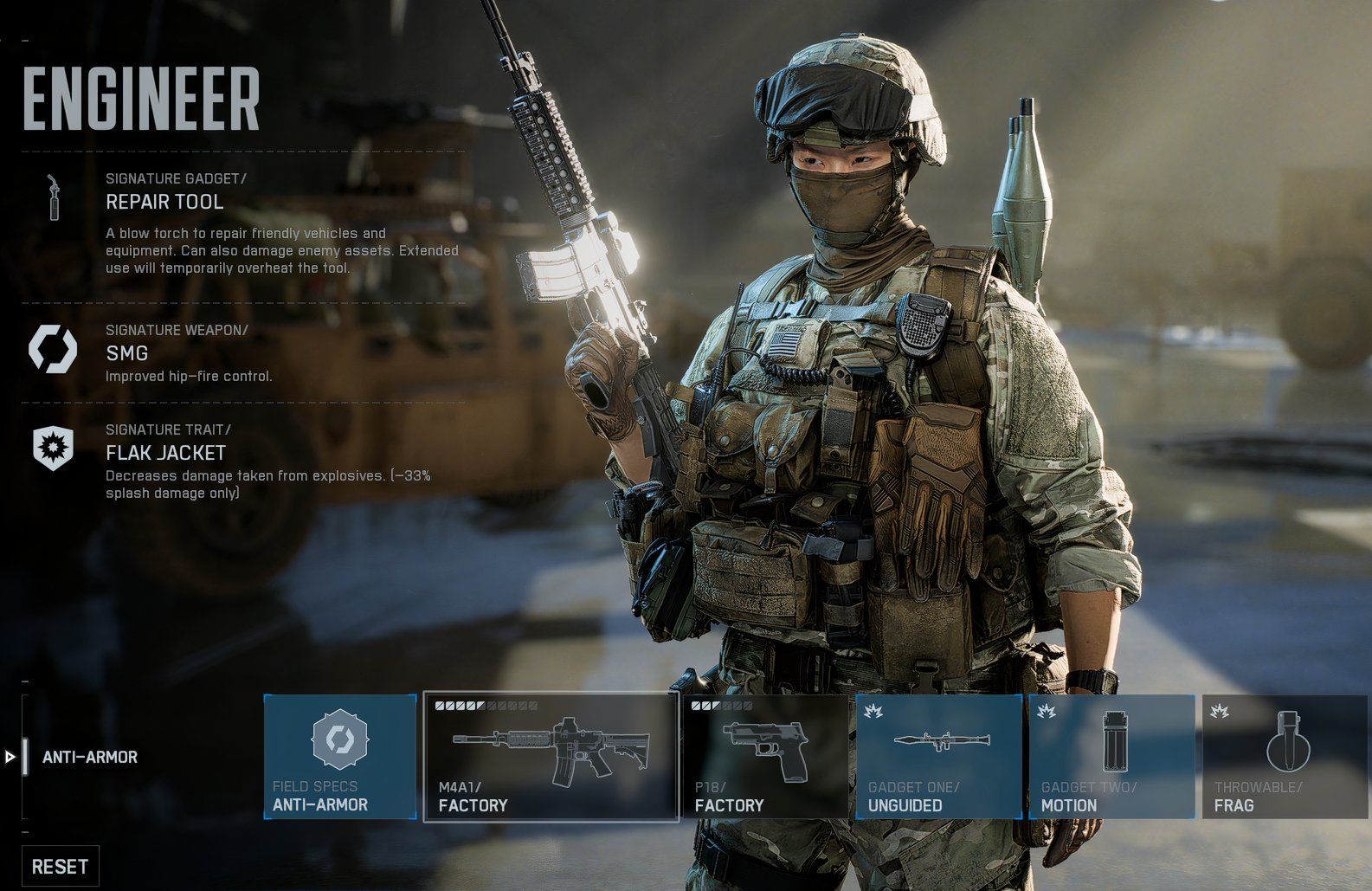Select the Flak Jacket signature trait
Screen dimensions: 1372x891
[165, 453]
